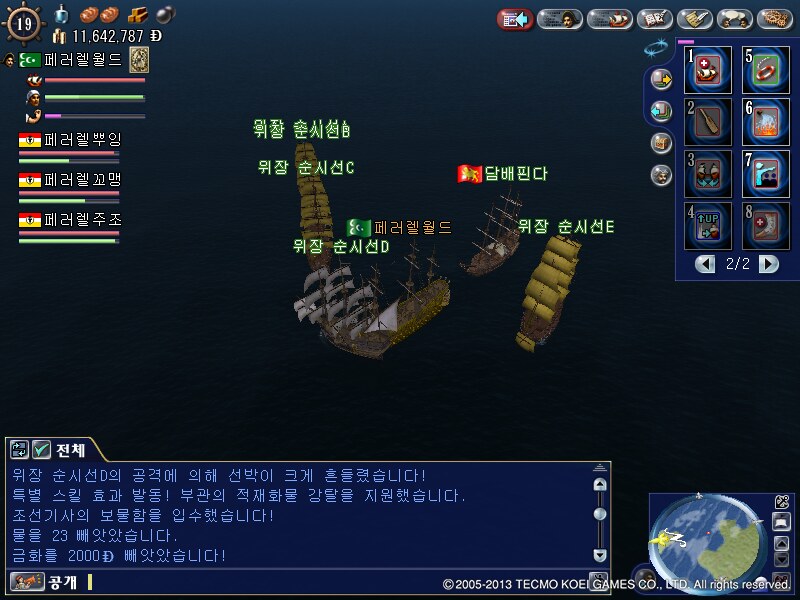Viewport: 800px width, 600px height.
Task: Open the gear-shaped settings menu
Action: 774,19
